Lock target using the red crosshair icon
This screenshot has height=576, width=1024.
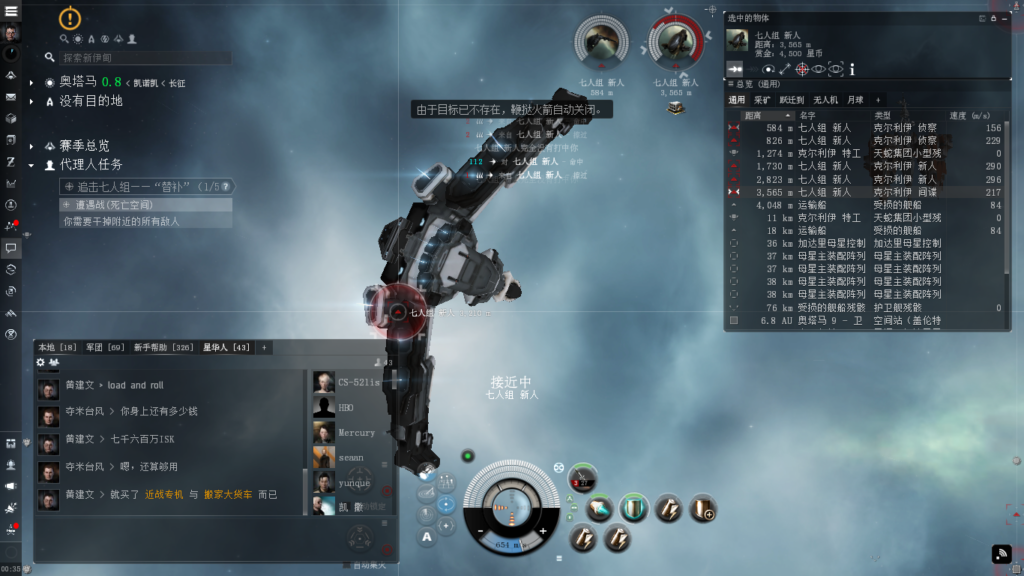click(801, 69)
